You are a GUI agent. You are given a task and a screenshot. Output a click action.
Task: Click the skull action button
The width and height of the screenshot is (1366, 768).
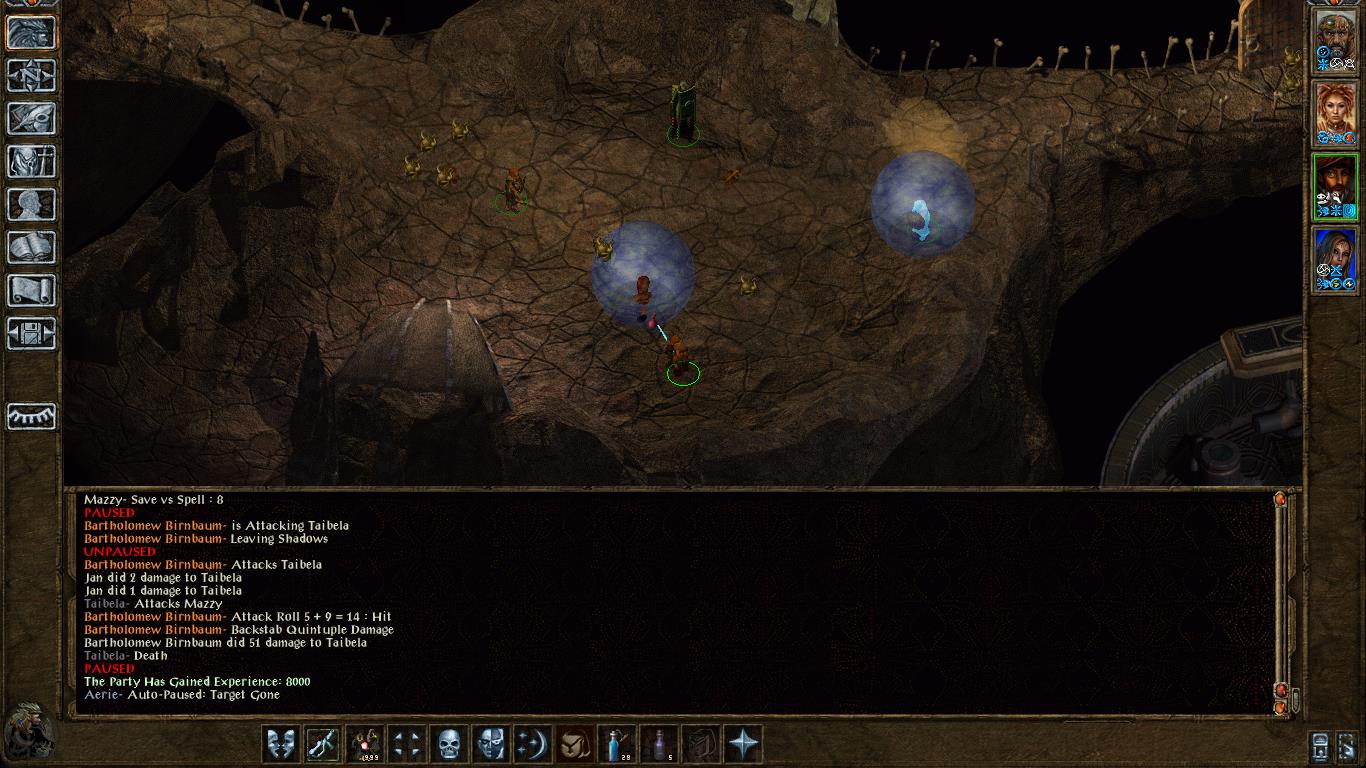pyautogui.click(x=448, y=744)
